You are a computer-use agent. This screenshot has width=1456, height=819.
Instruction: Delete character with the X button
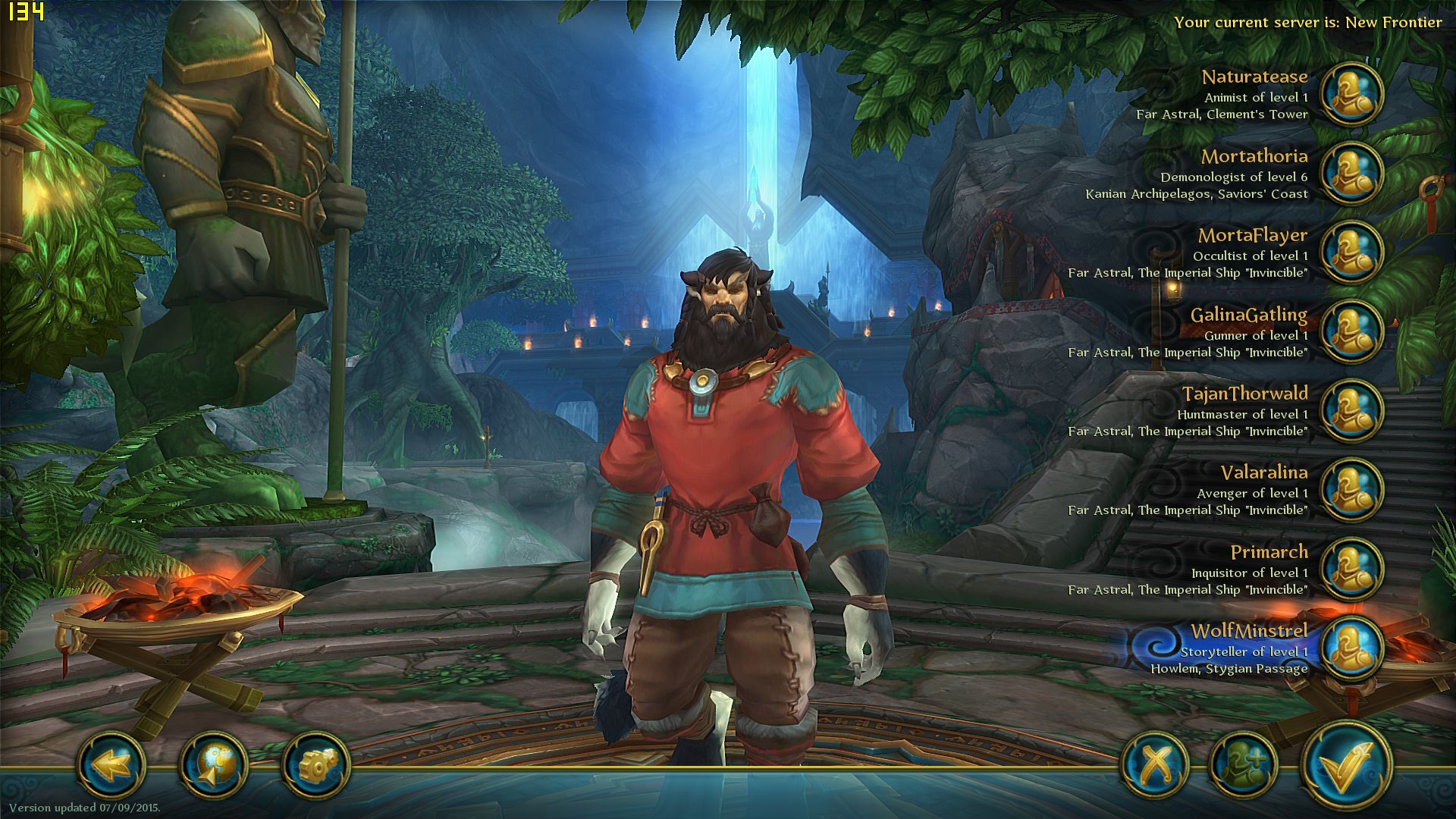[1155, 764]
